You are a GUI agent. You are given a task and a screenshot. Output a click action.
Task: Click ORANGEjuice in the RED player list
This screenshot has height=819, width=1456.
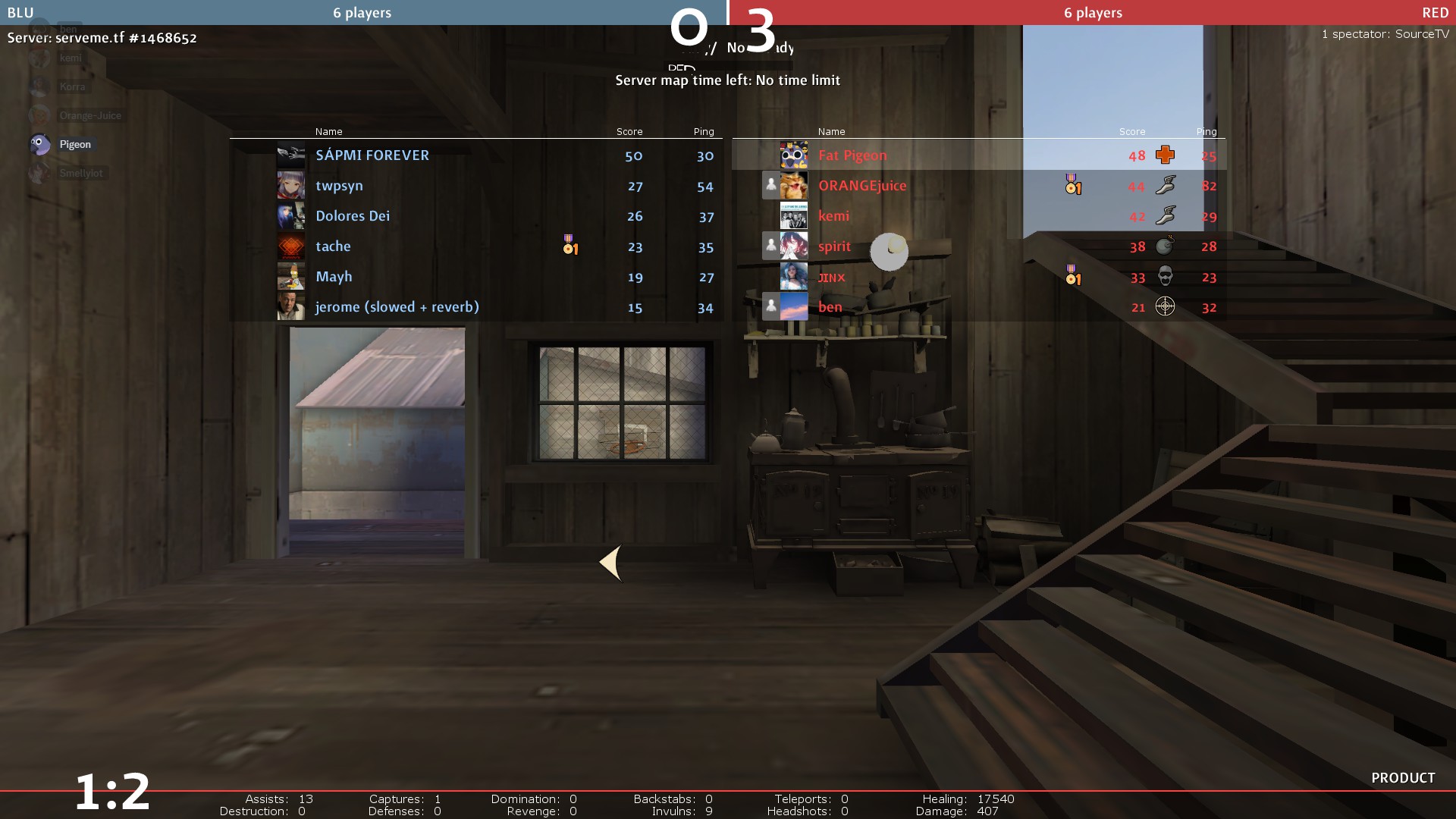click(861, 186)
